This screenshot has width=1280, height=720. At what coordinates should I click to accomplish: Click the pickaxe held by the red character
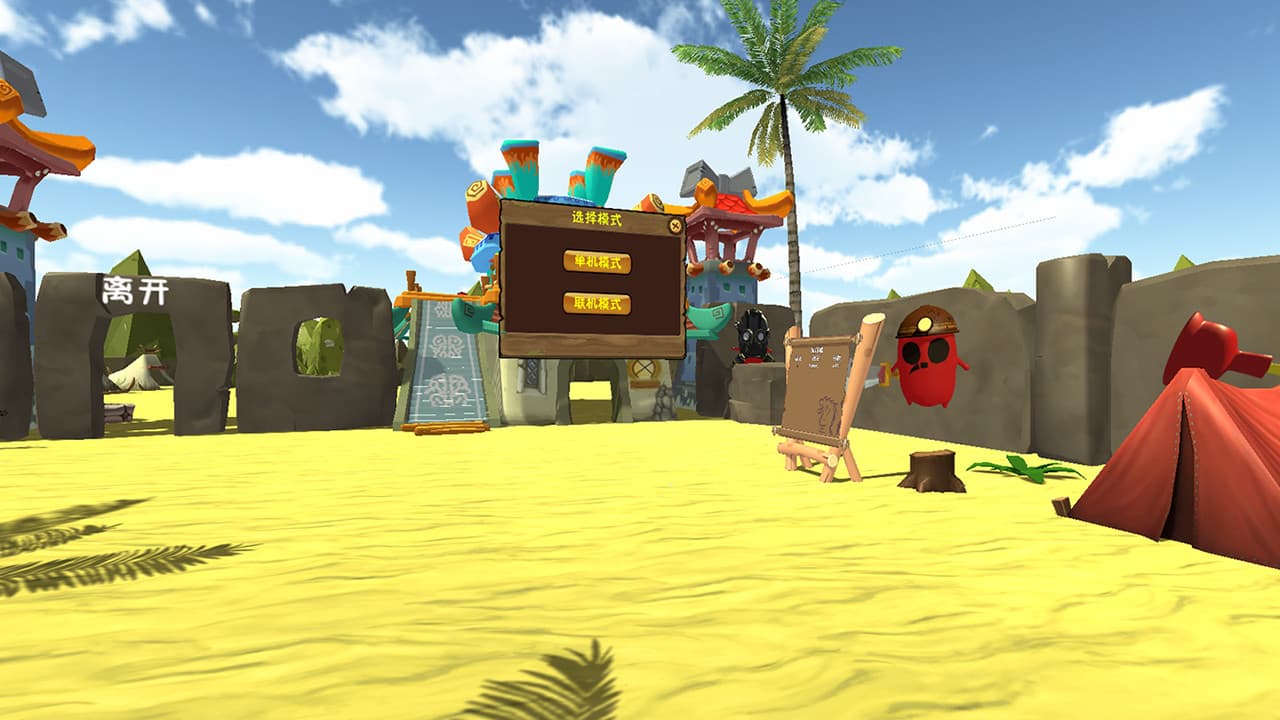[x=886, y=376]
